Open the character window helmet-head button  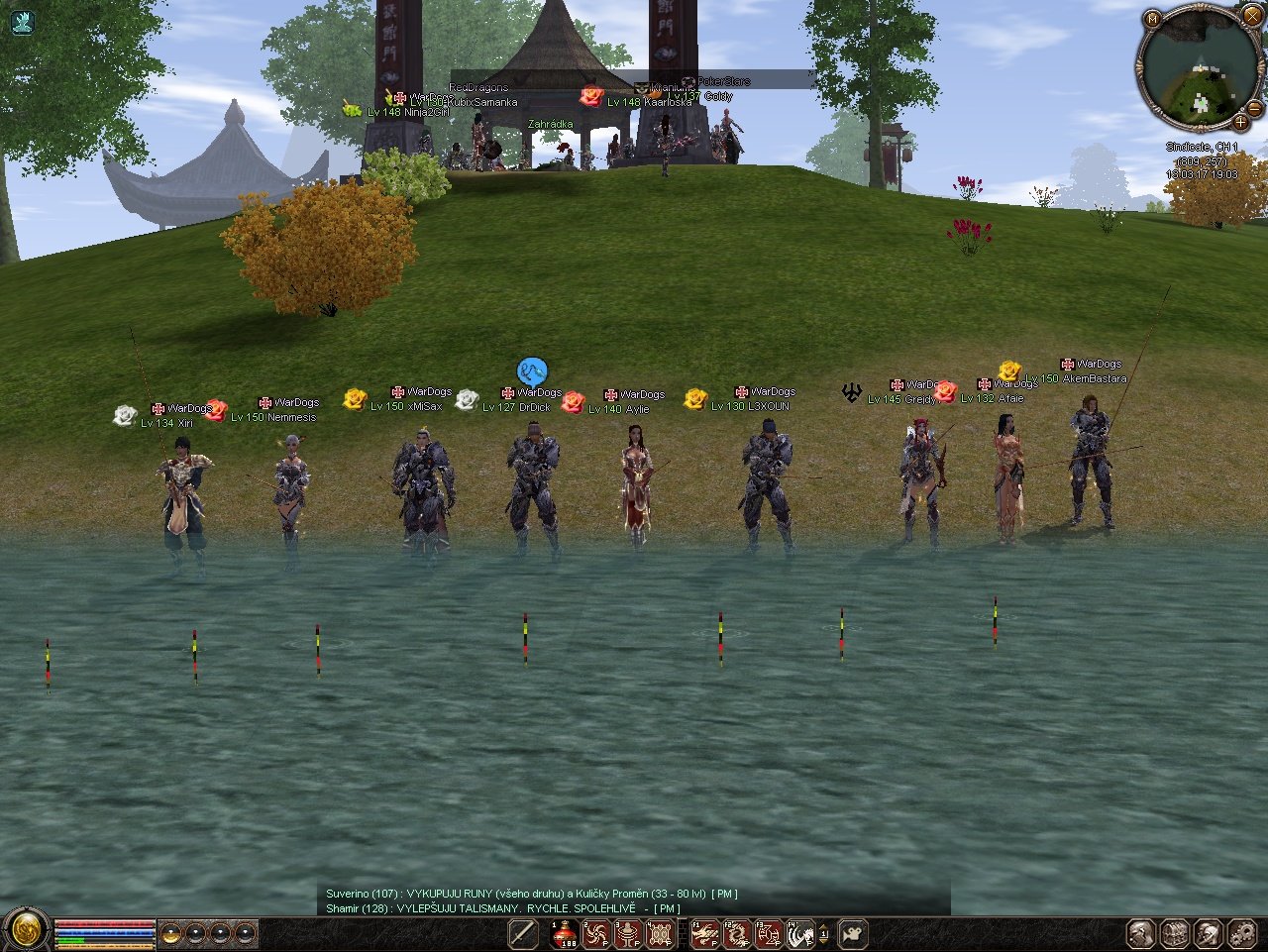click(1141, 933)
